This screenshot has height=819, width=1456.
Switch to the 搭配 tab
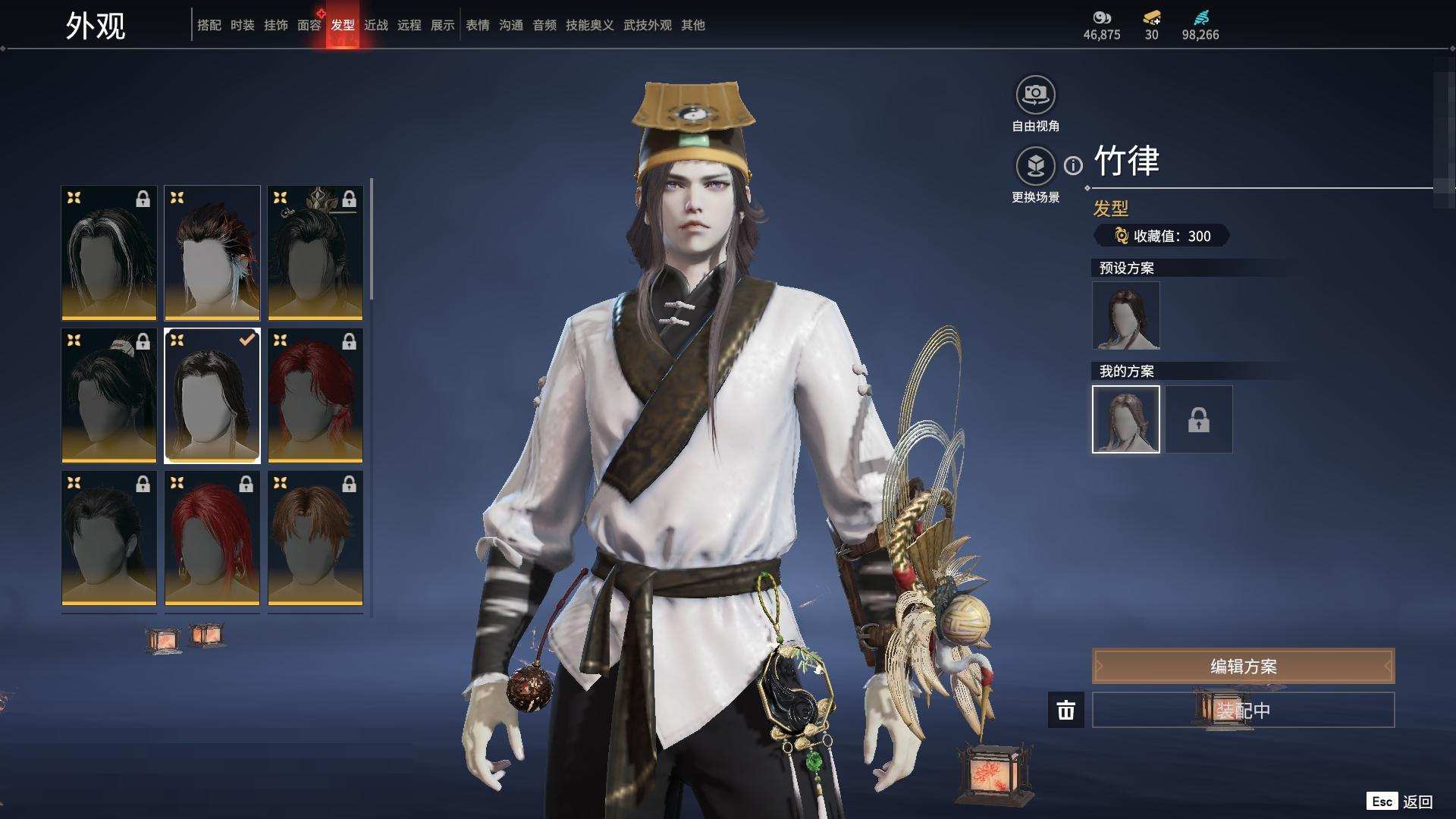pyautogui.click(x=209, y=25)
